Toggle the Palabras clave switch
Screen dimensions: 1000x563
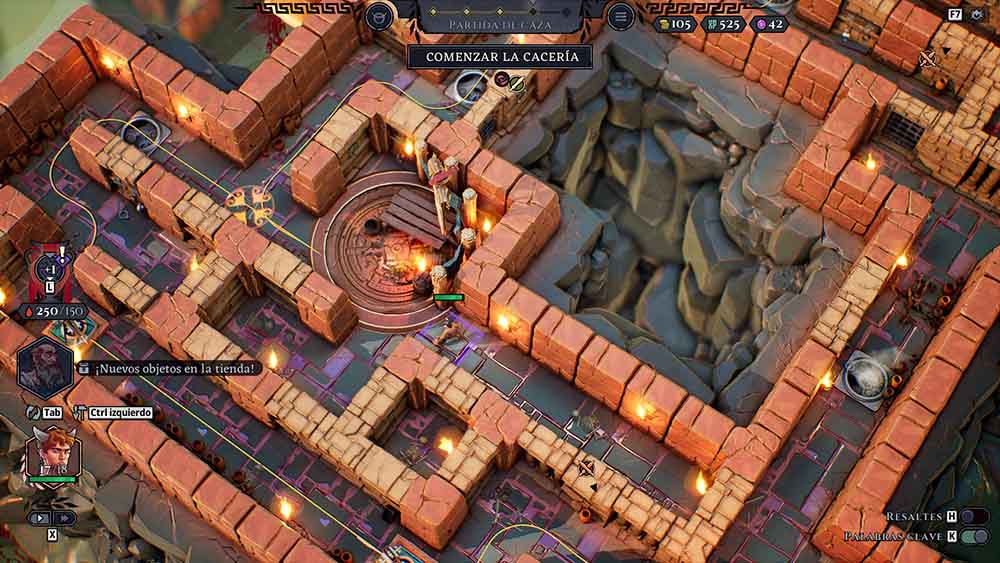(x=974, y=537)
